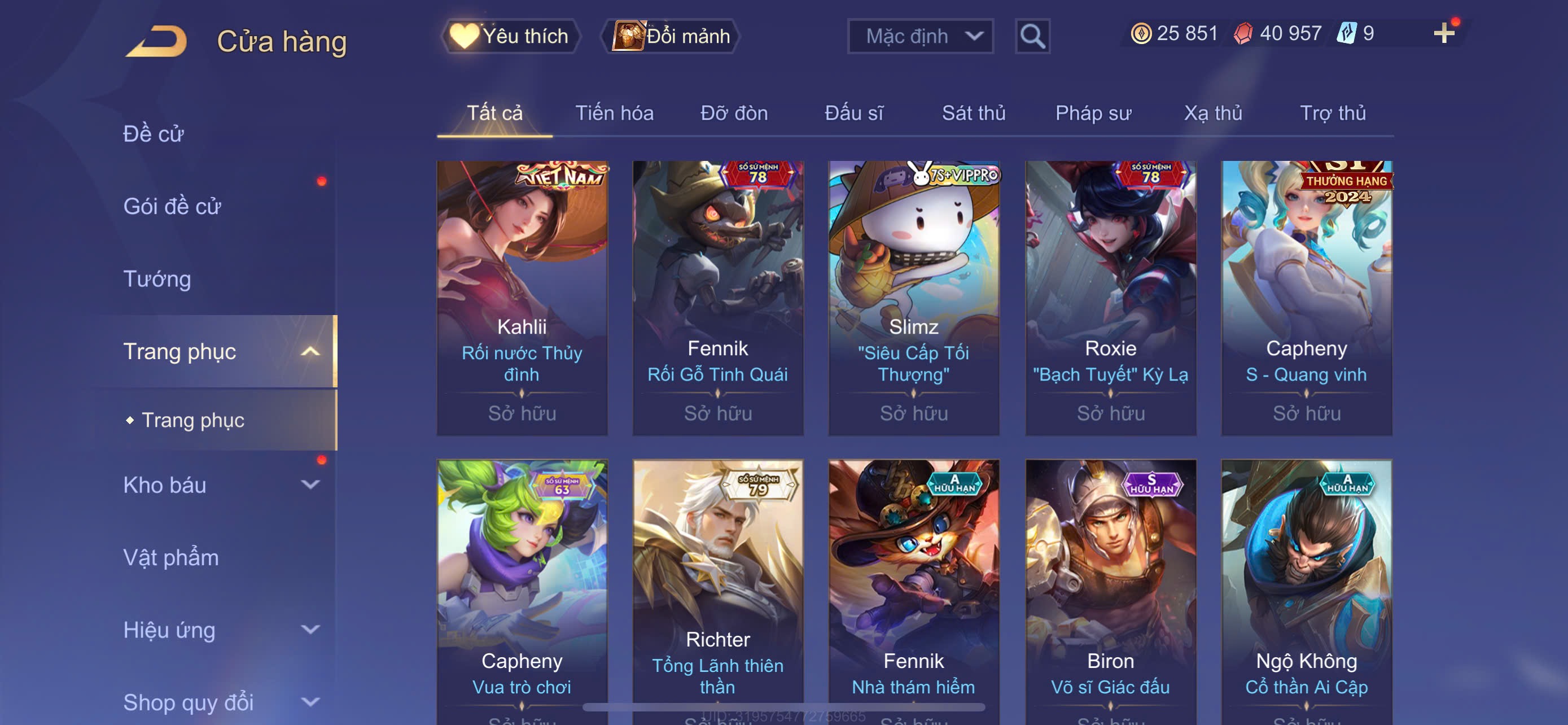Viewport: 1568px width, 725px height.
Task: Open the Yêu thích favorites list
Action: 510,36
